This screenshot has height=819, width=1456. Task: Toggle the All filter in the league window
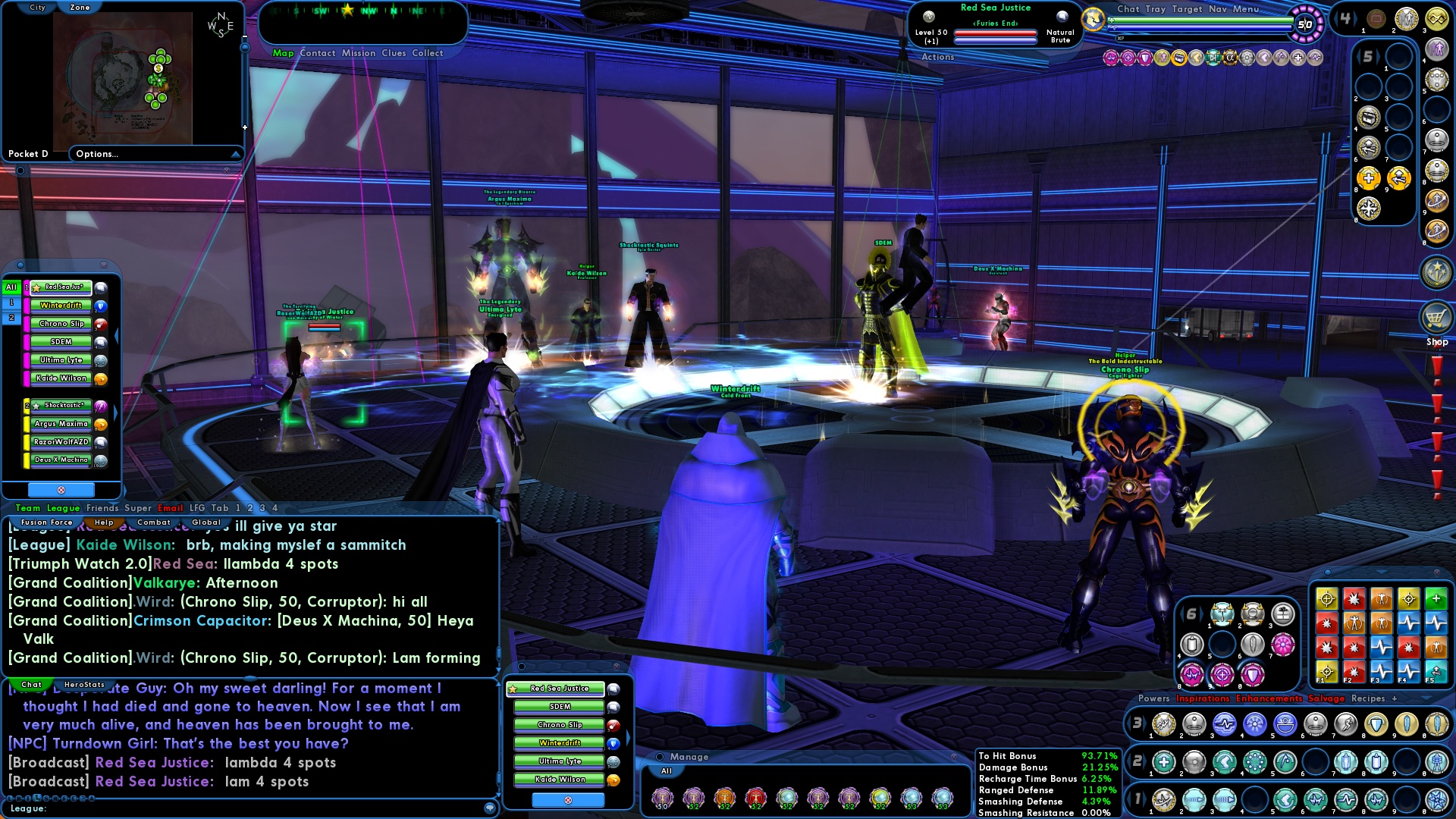tap(11, 288)
